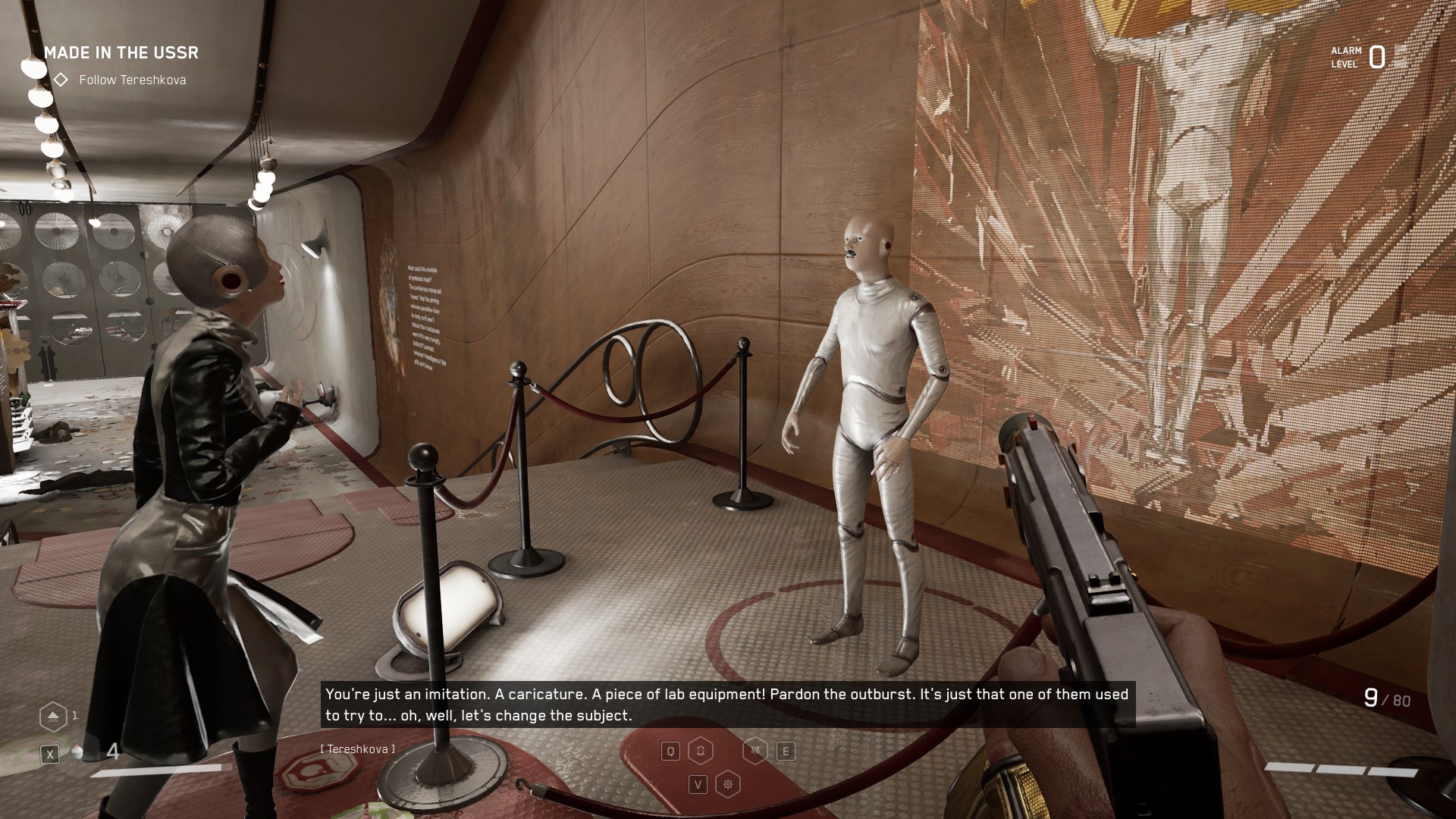Use the cupcake-shaped consumable item icon
The height and width of the screenshot is (819, 1456).
[x=77, y=753]
